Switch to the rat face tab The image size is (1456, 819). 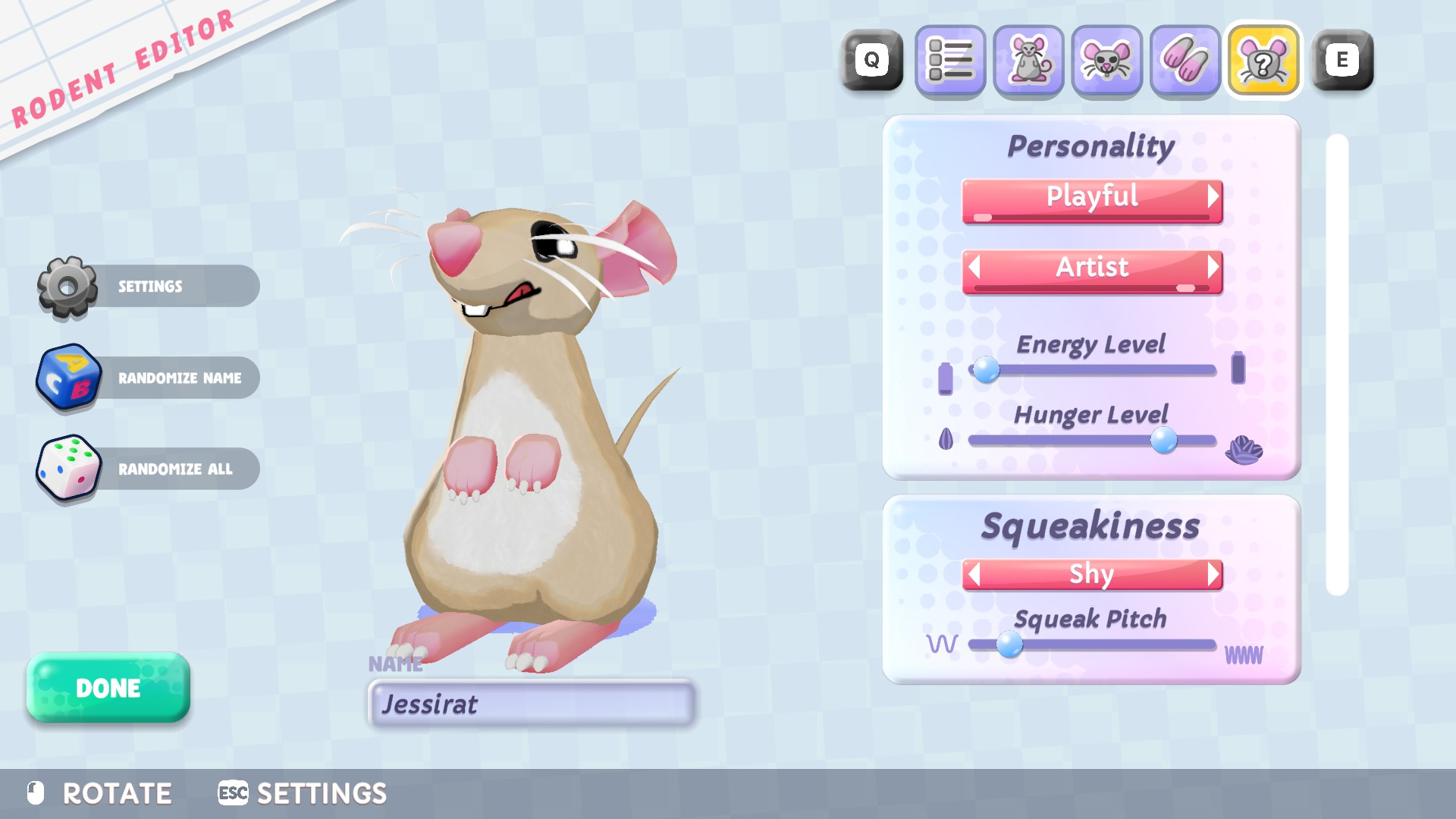point(1106,61)
